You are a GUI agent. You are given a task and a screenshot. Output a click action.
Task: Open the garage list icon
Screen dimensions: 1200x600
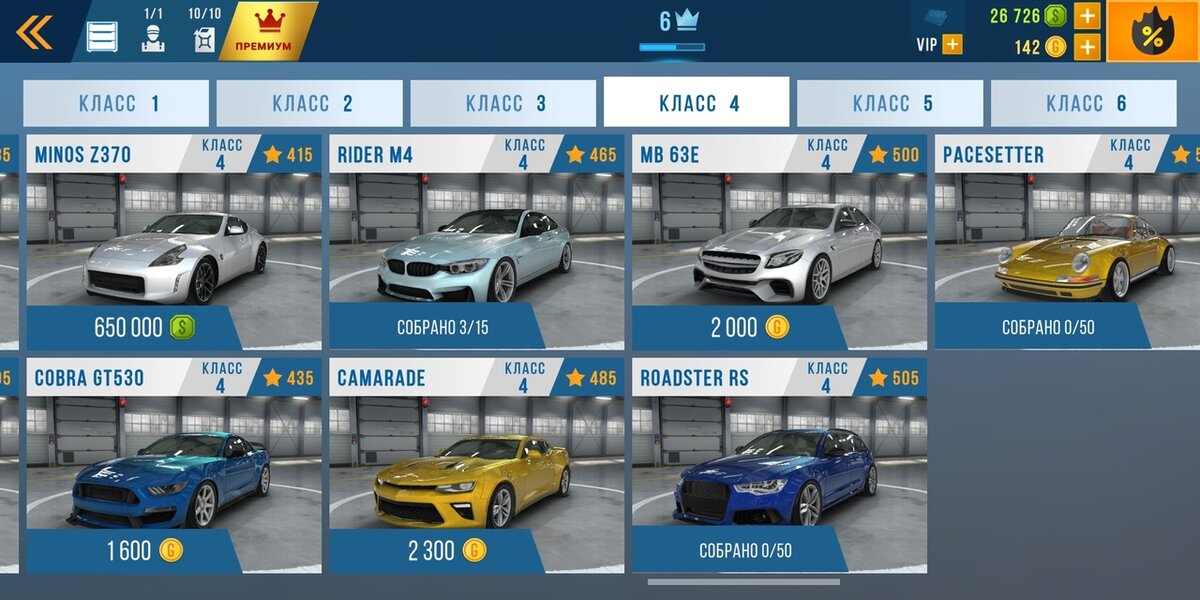coord(102,36)
